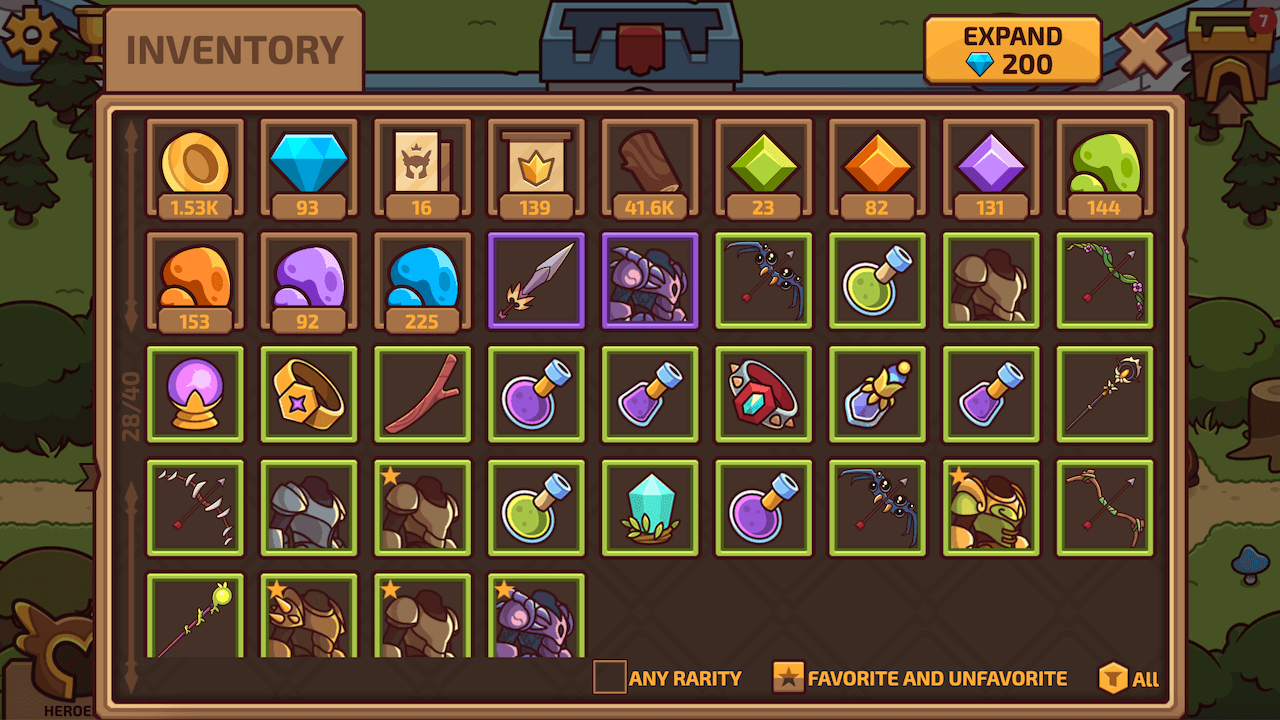Select the red gemstone ring
This screenshot has height=720, width=1280.
(x=763, y=394)
